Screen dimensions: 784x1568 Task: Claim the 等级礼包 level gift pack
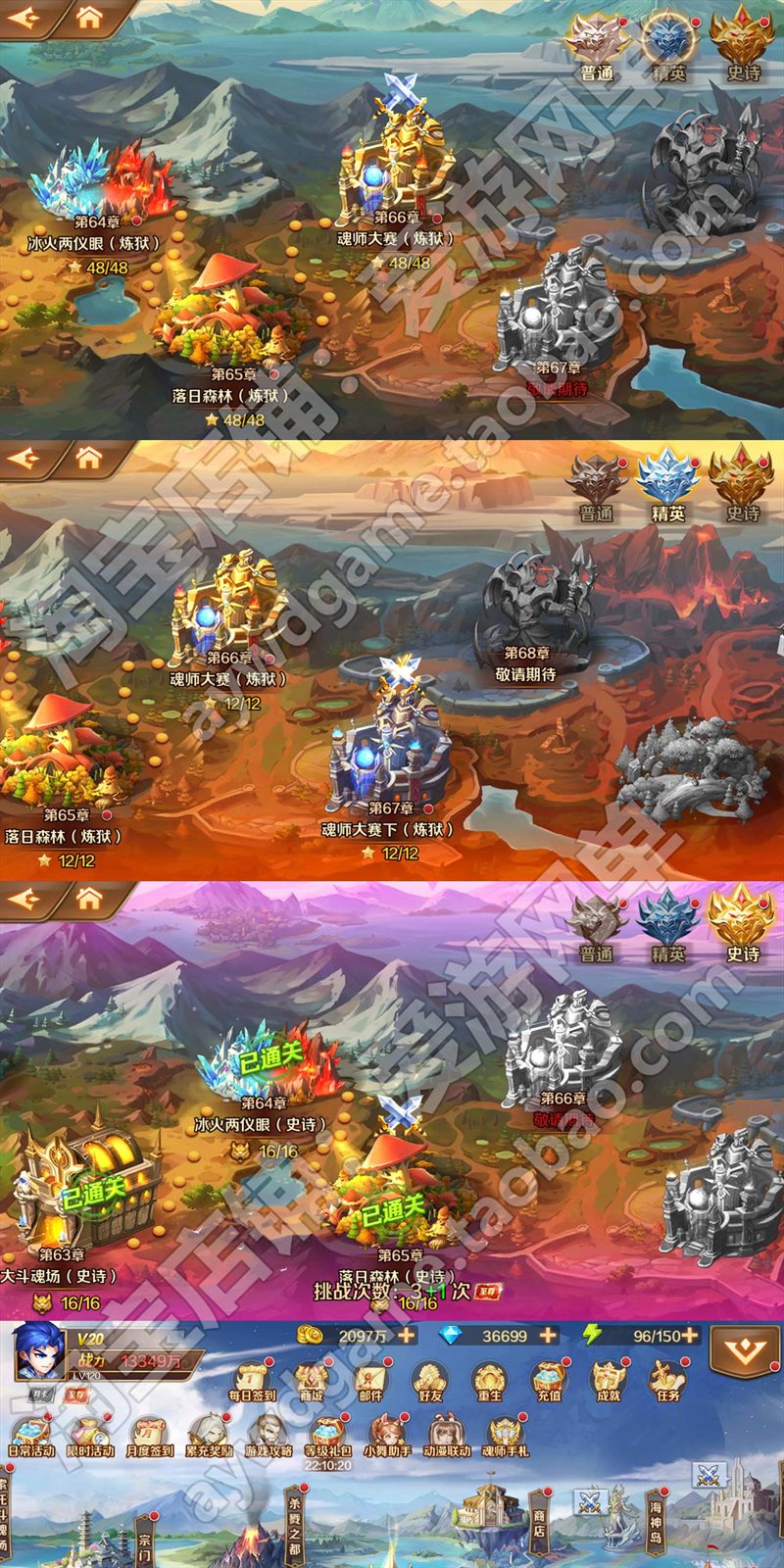(327, 1435)
